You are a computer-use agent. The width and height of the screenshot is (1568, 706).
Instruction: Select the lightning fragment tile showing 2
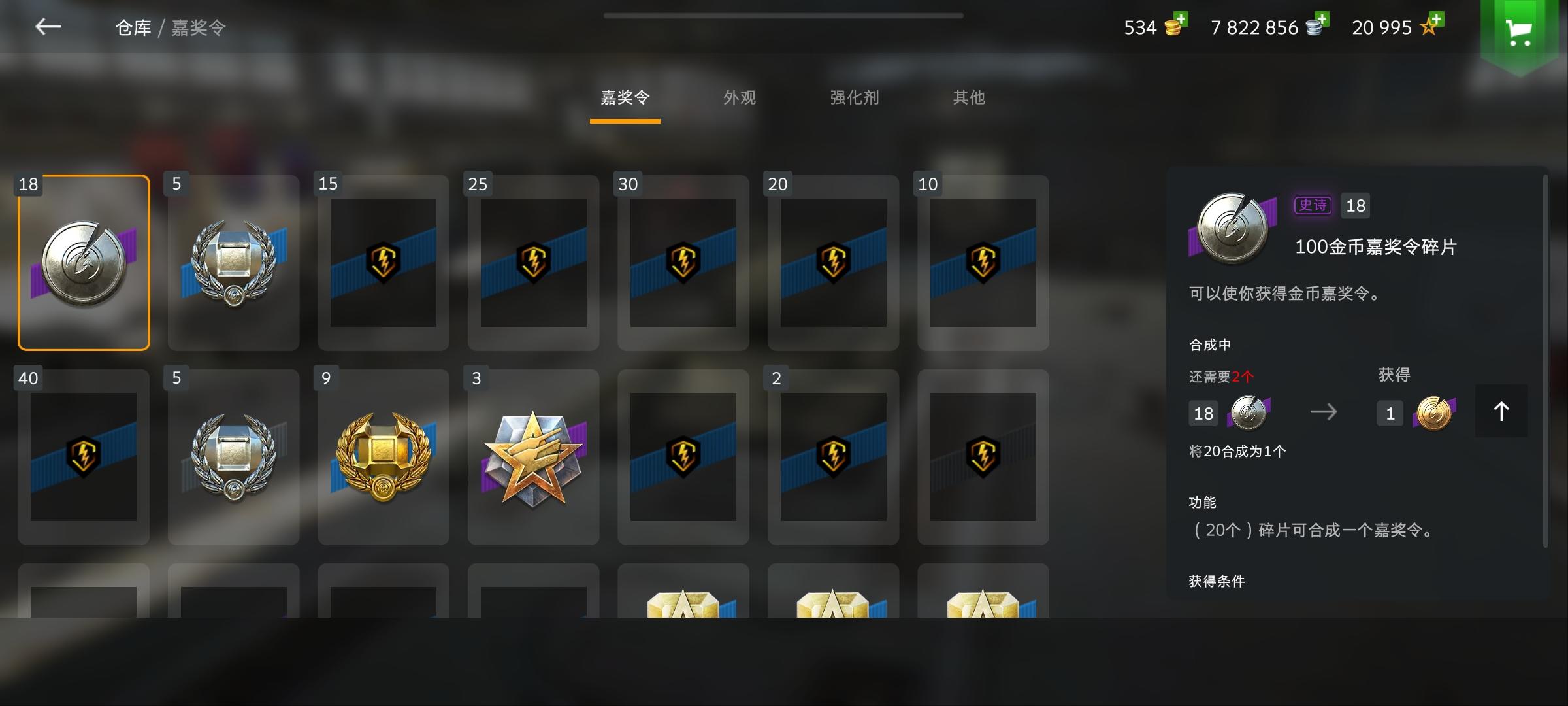833,456
